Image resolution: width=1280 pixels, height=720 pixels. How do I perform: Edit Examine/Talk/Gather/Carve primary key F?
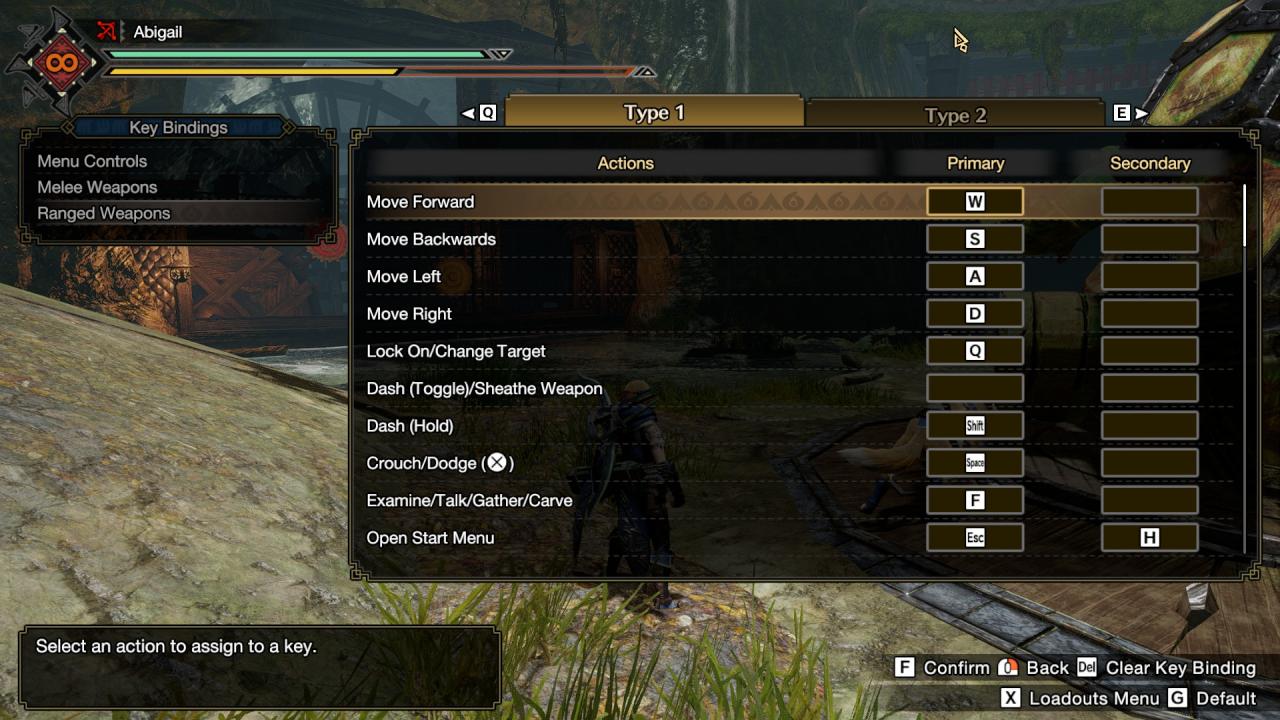coord(975,501)
